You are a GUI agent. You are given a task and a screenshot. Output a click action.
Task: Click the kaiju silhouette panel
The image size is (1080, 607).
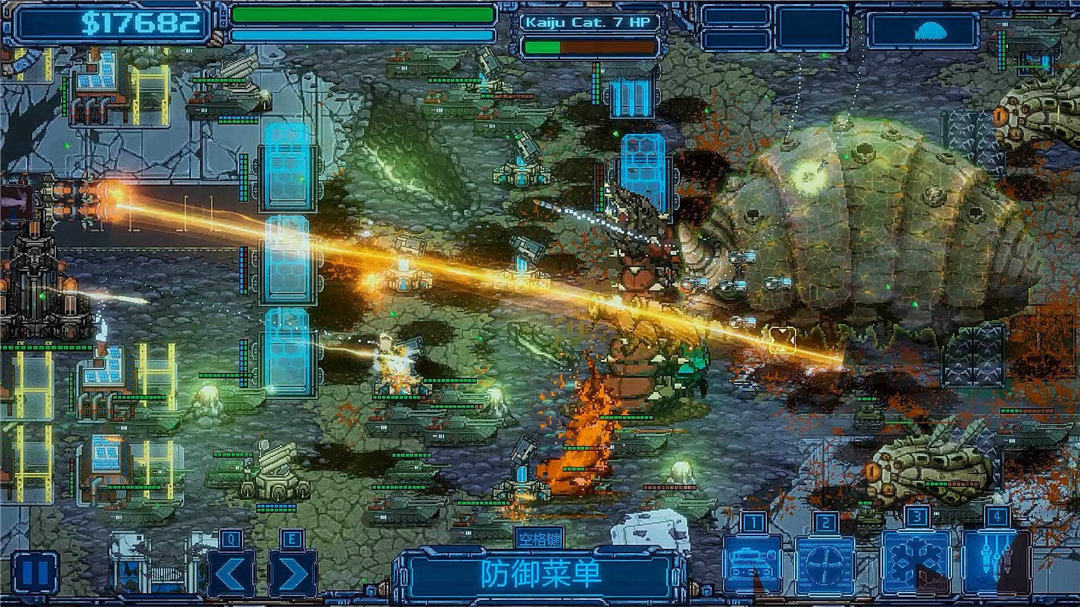[922, 30]
